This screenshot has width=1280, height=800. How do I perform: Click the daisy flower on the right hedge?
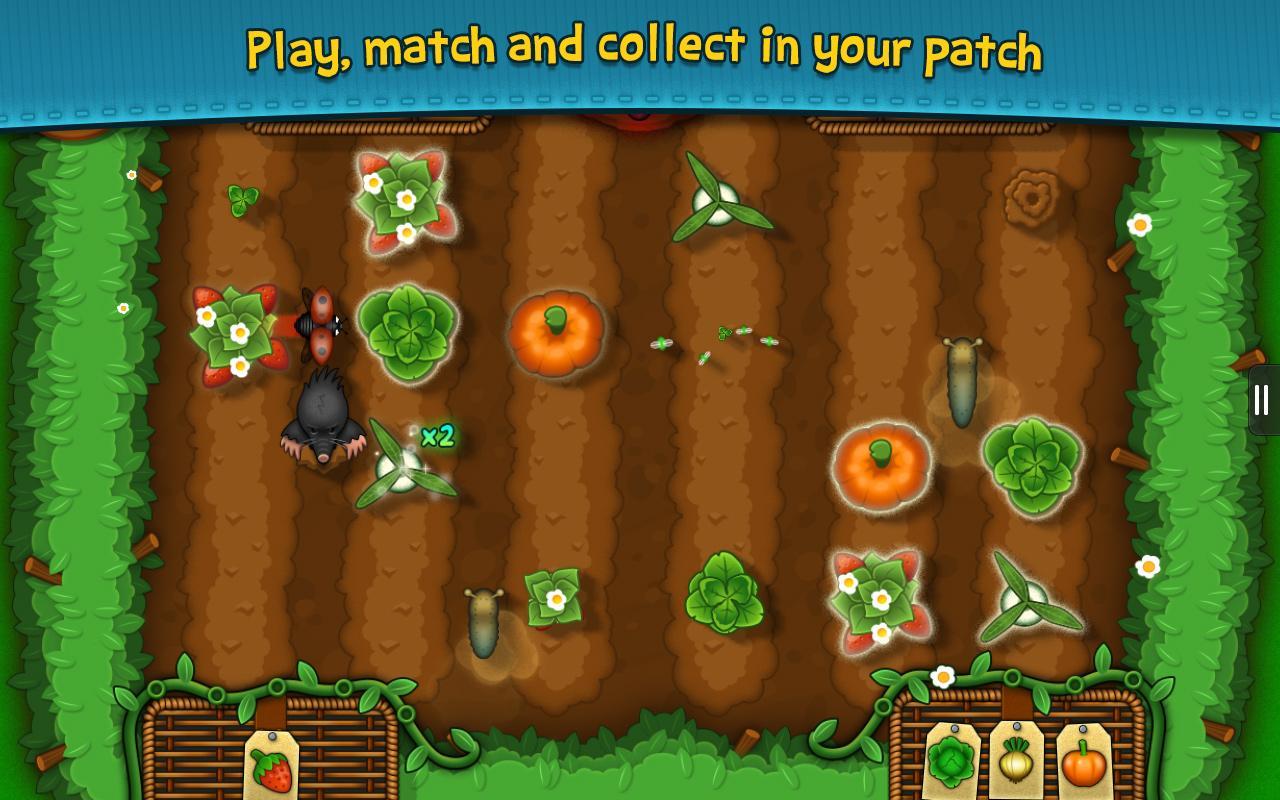pos(1139,227)
